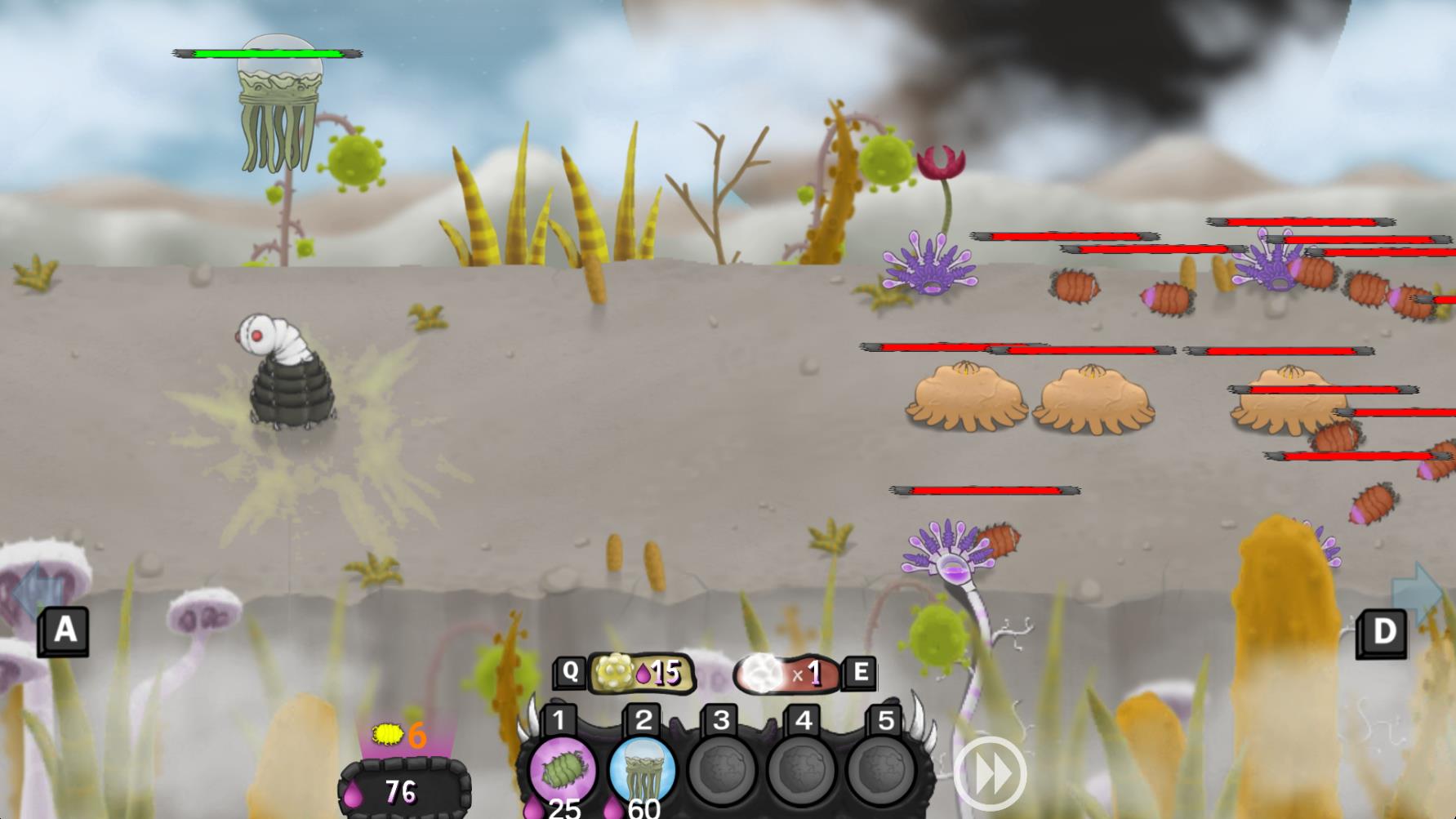The height and width of the screenshot is (819, 1456).
Task: Spawn the green bug unit costing 25
Action: [562, 770]
